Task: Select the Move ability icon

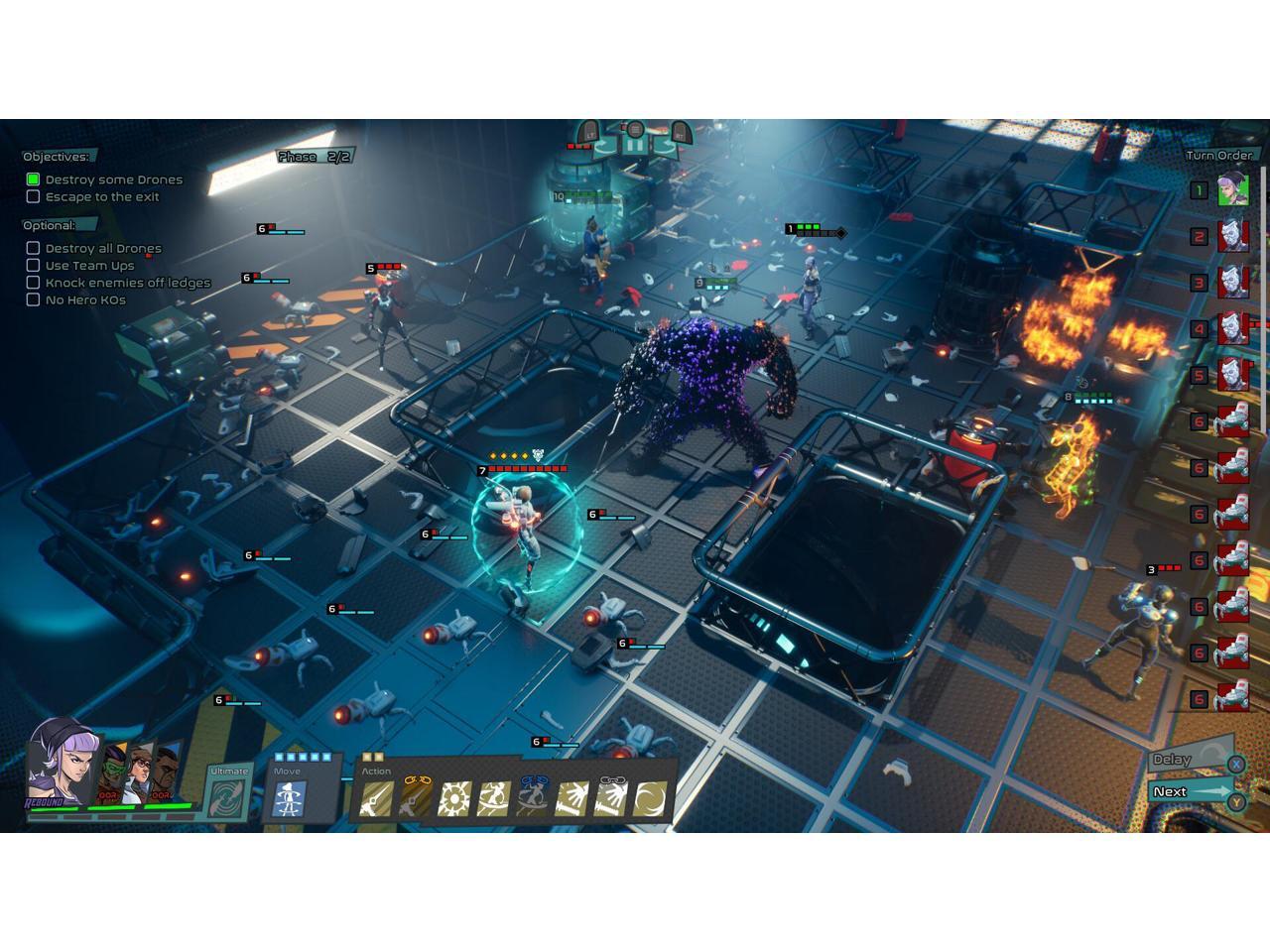Action: [290, 798]
